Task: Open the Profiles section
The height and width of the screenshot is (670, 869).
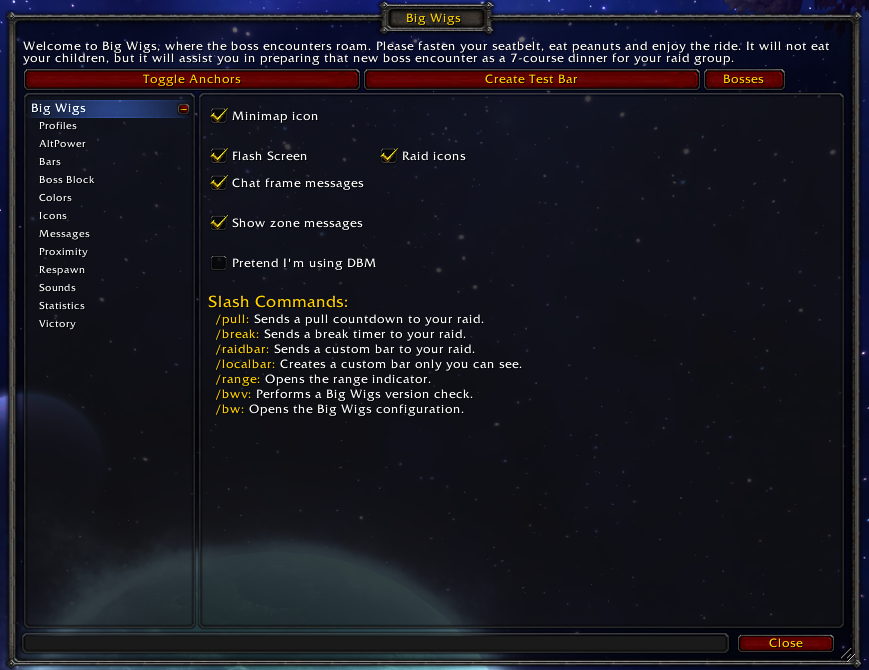Action: (58, 126)
